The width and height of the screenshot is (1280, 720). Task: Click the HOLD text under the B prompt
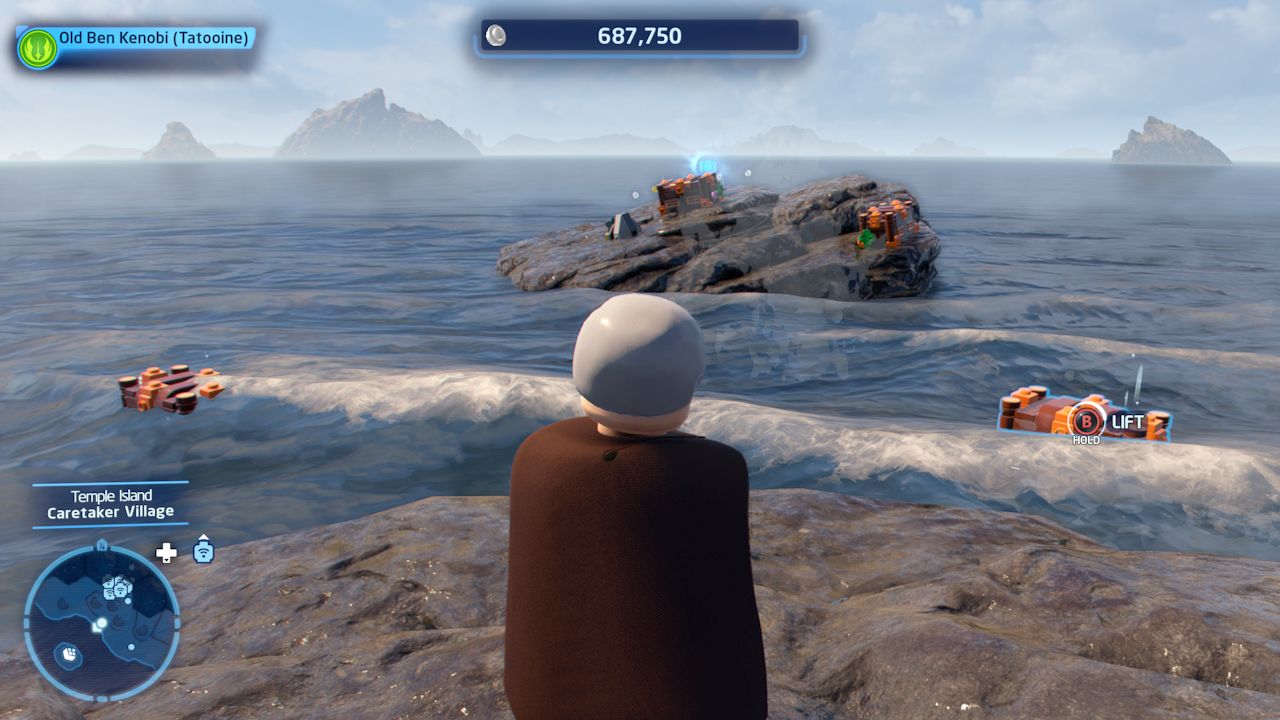pyautogui.click(x=1085, y=438)
